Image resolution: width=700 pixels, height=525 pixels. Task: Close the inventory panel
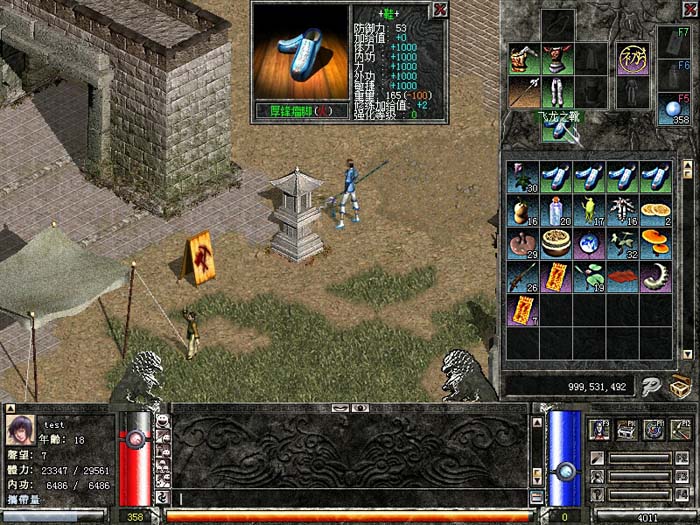click(689, 9)
